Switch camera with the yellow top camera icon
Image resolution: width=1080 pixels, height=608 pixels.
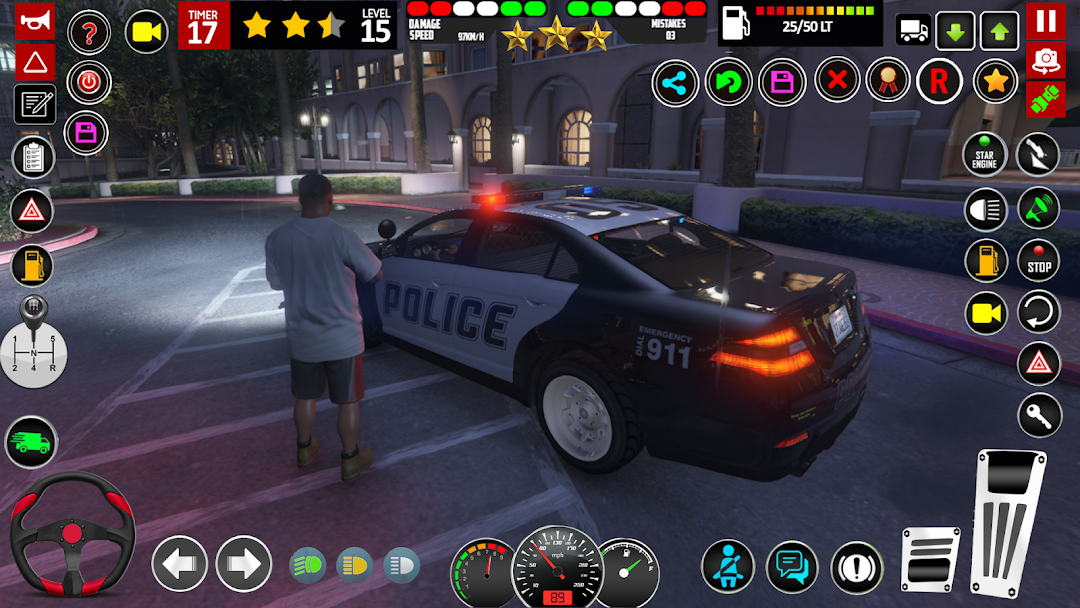146,32
